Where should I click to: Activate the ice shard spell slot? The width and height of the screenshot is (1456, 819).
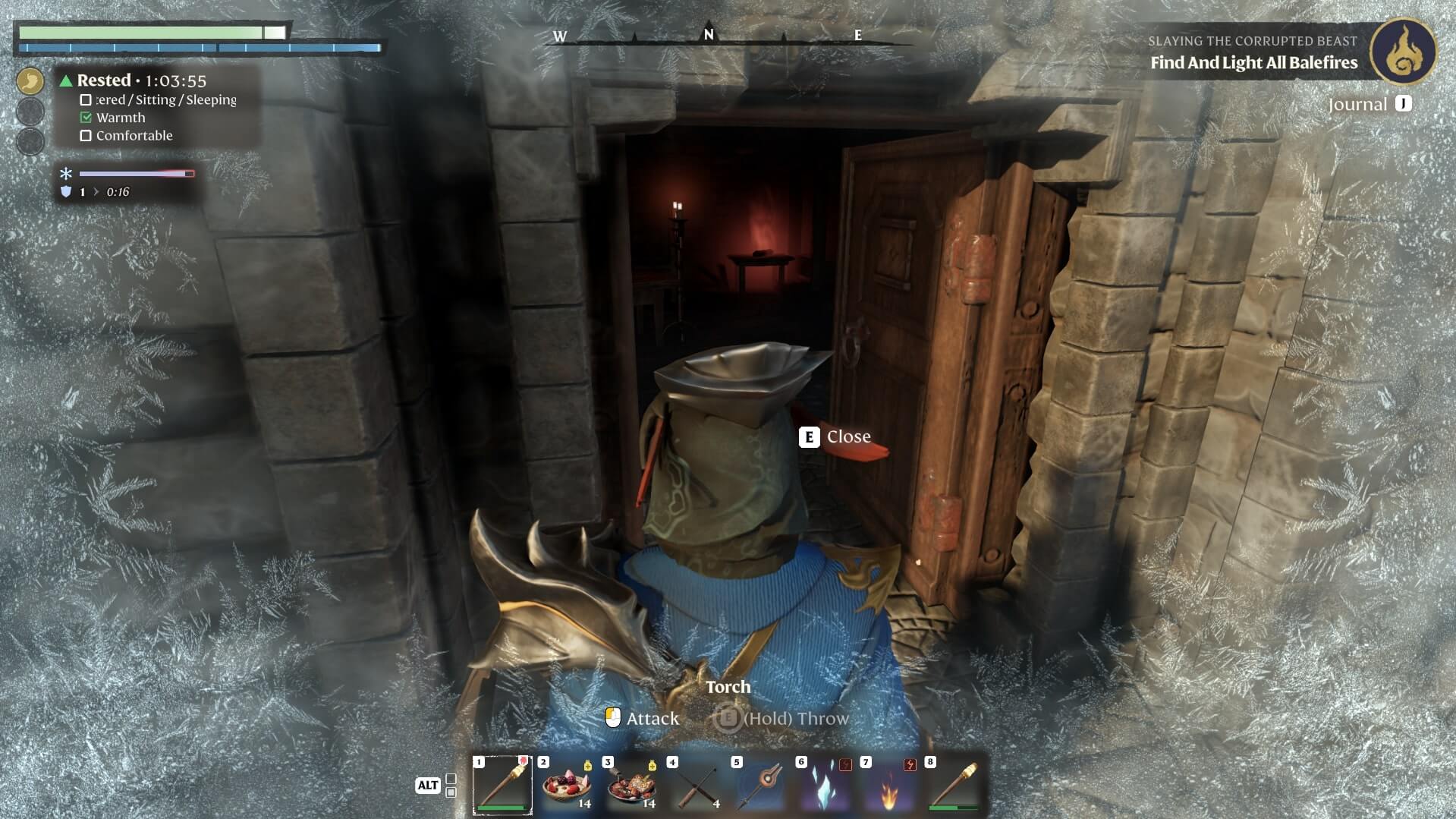point(825,785)
